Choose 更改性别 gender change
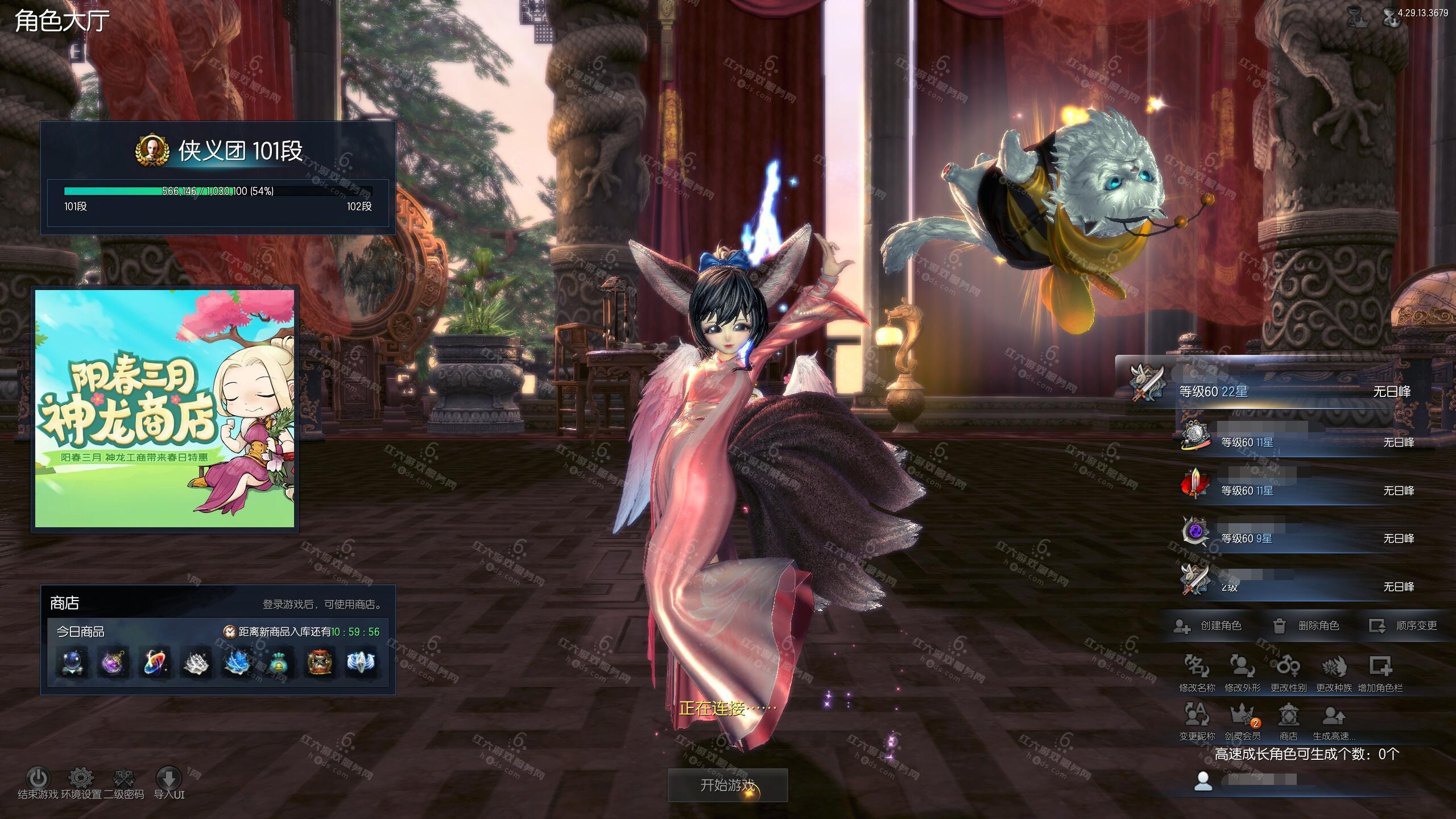 tap(1288, 672)
